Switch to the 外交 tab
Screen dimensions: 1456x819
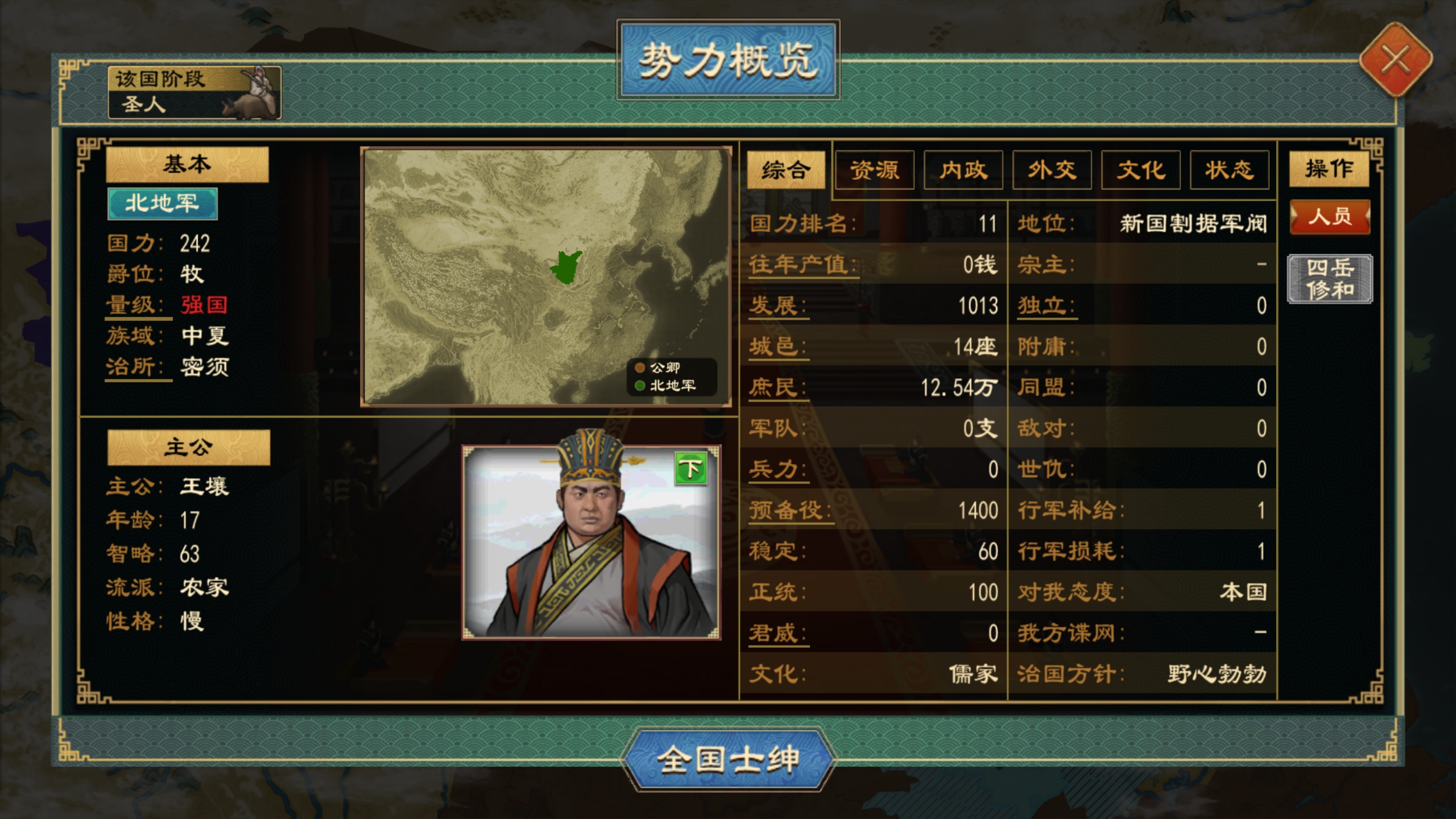click(x=1051, y=170)
